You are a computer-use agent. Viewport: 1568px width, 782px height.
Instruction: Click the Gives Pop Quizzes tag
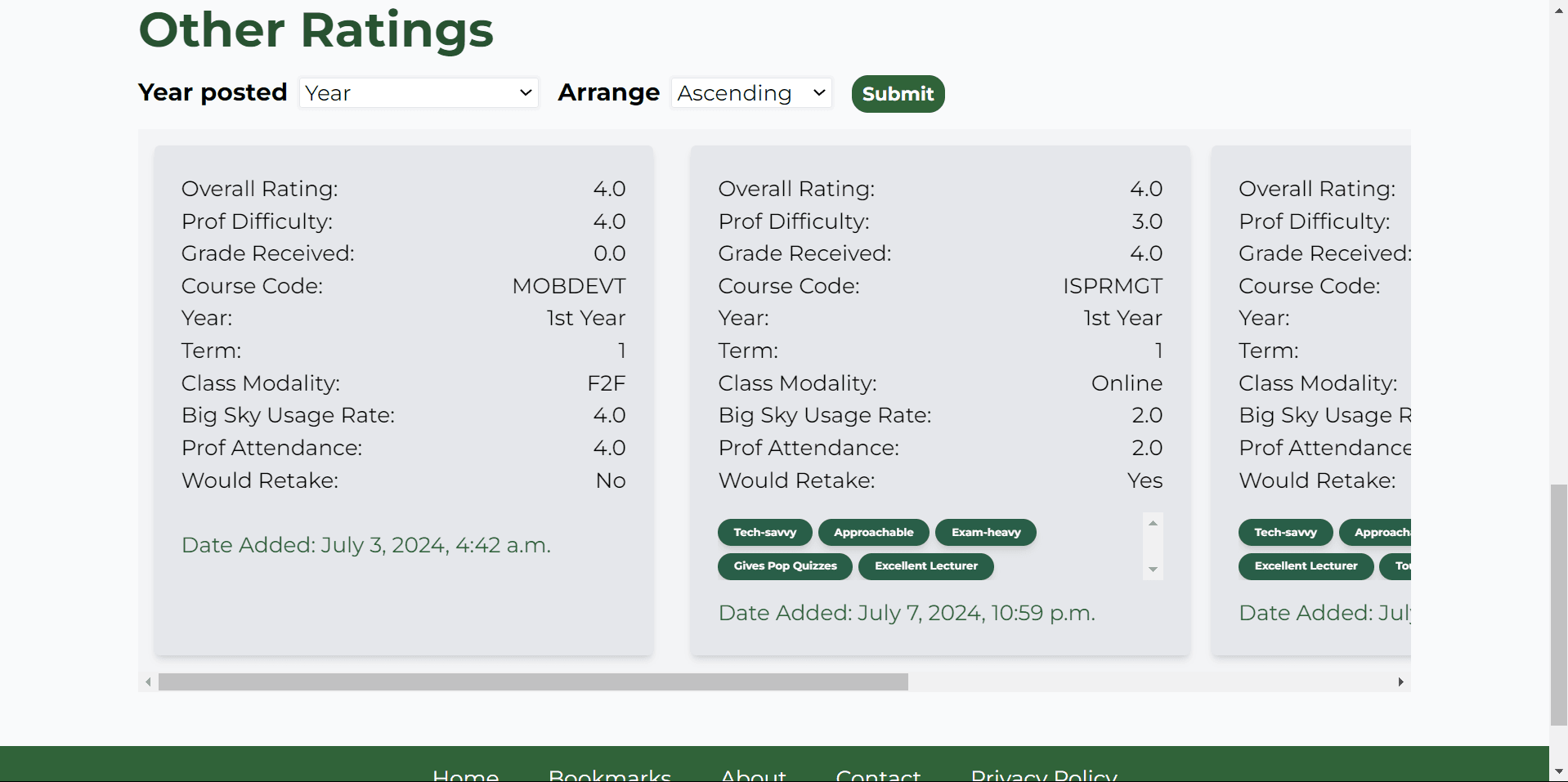click(x=784, y=566)
